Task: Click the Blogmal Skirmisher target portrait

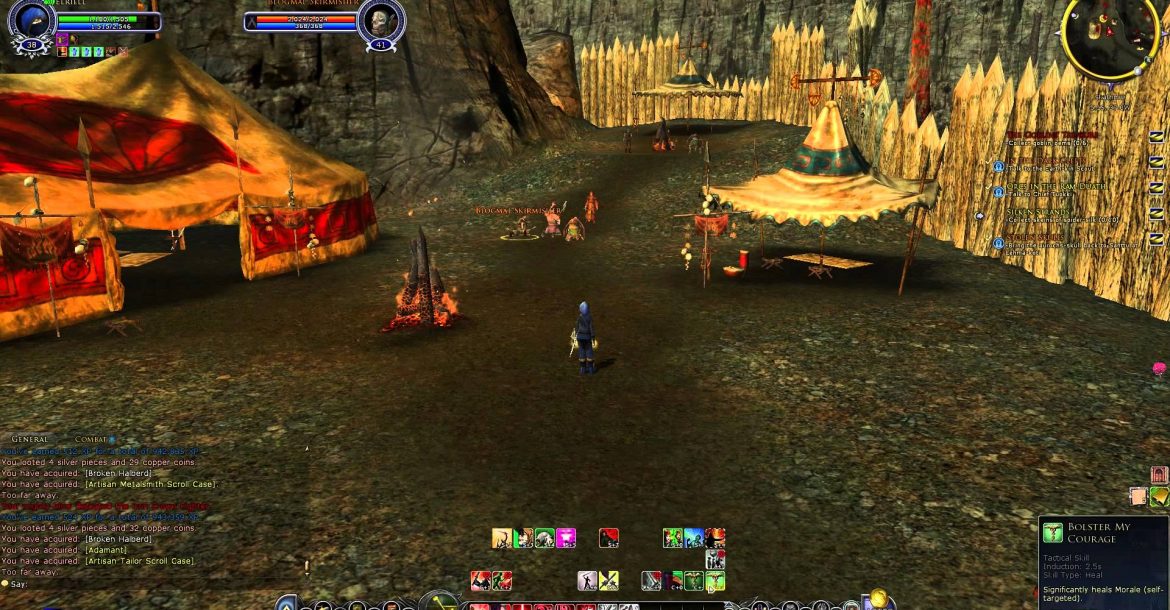Action: coord(380,22)
